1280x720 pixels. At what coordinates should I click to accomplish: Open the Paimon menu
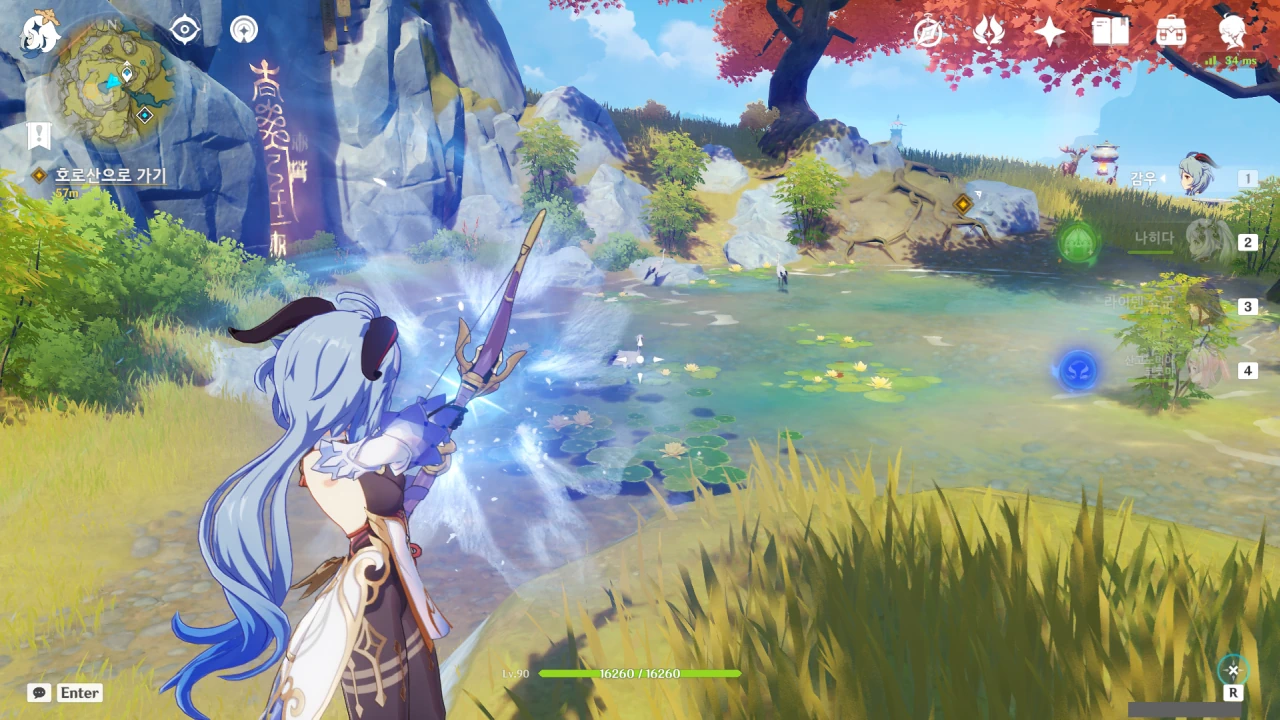[x=40, y=31]
